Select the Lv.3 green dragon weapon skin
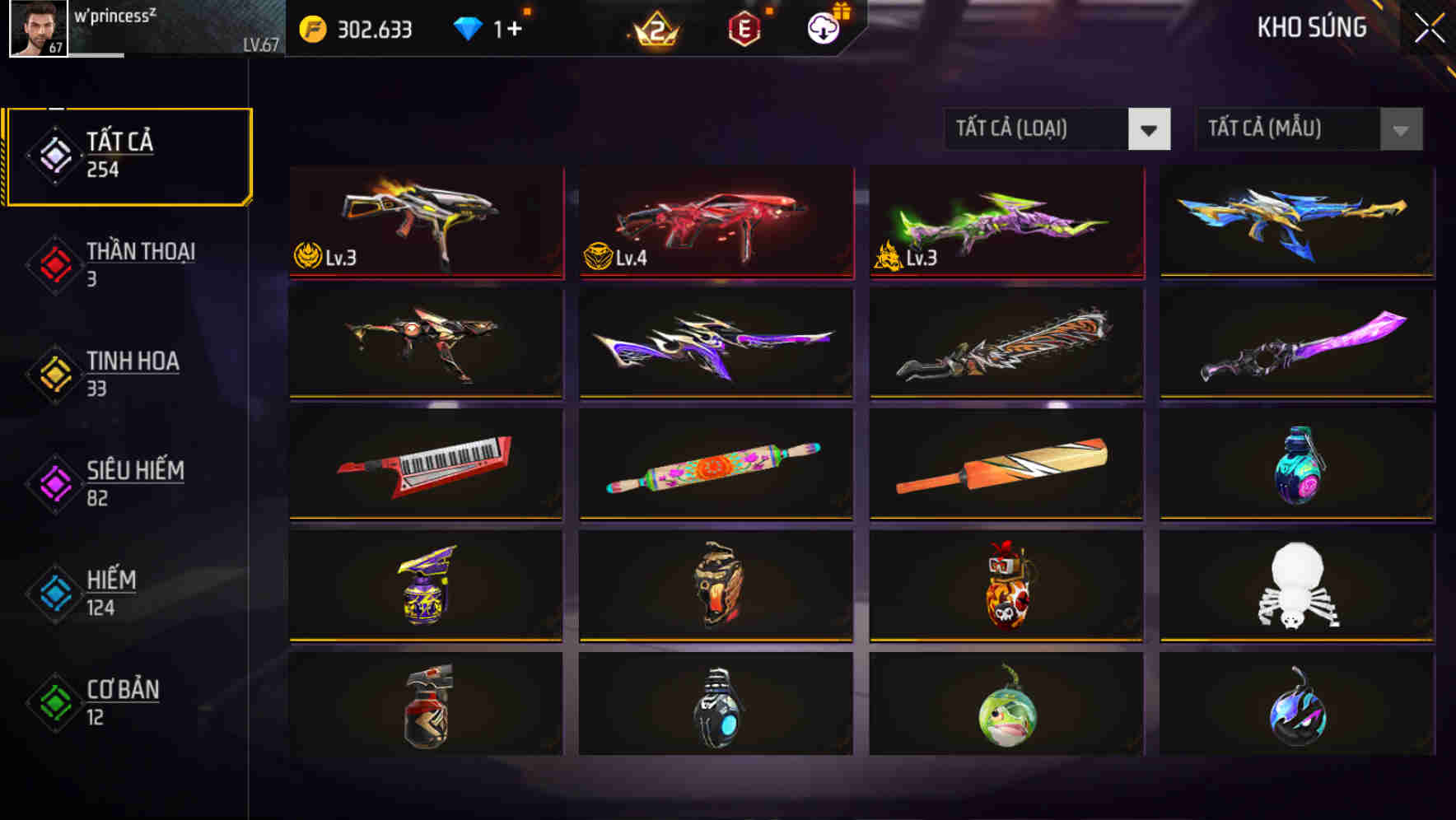Image resolution: width=1456 pixels, height=820 pixels. coord(1004,222)
